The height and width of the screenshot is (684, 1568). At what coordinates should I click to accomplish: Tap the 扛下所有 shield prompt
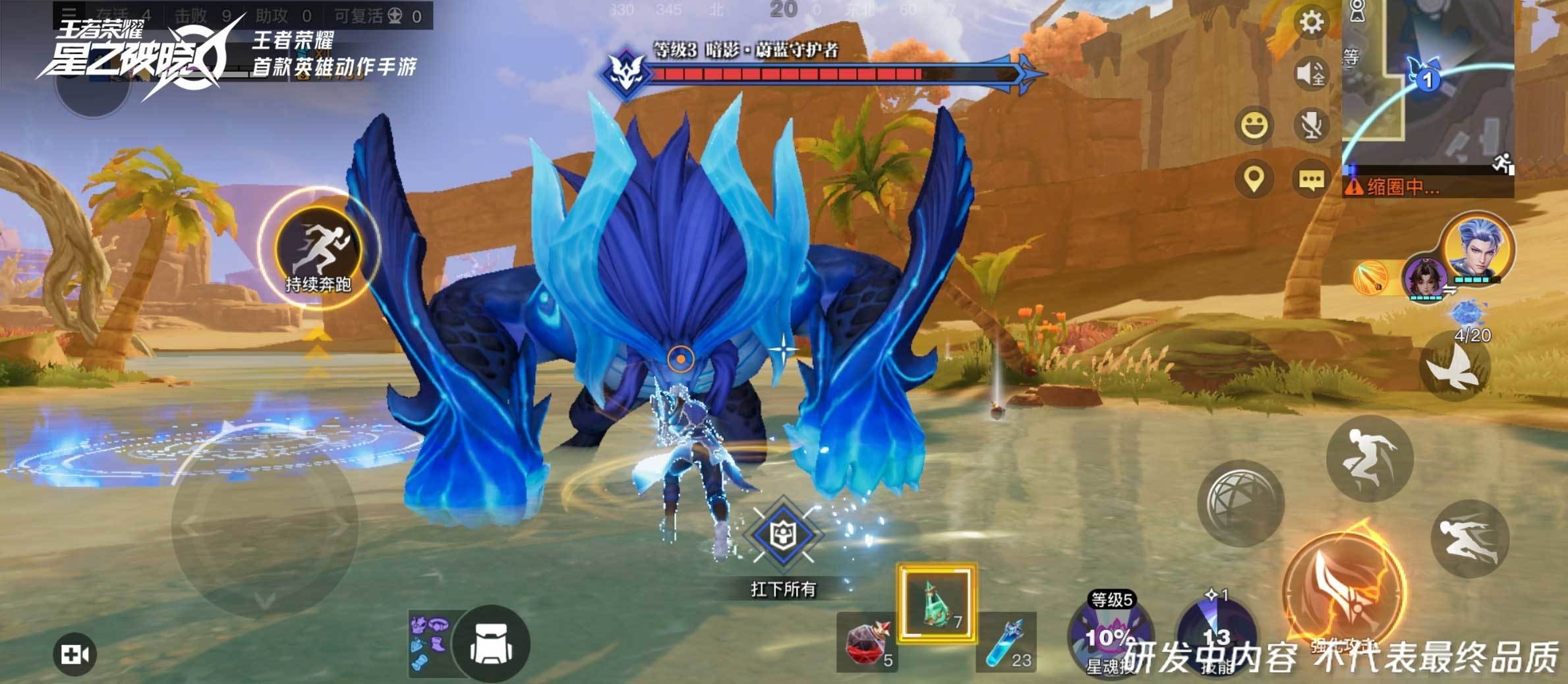click(x=783, y=535)
